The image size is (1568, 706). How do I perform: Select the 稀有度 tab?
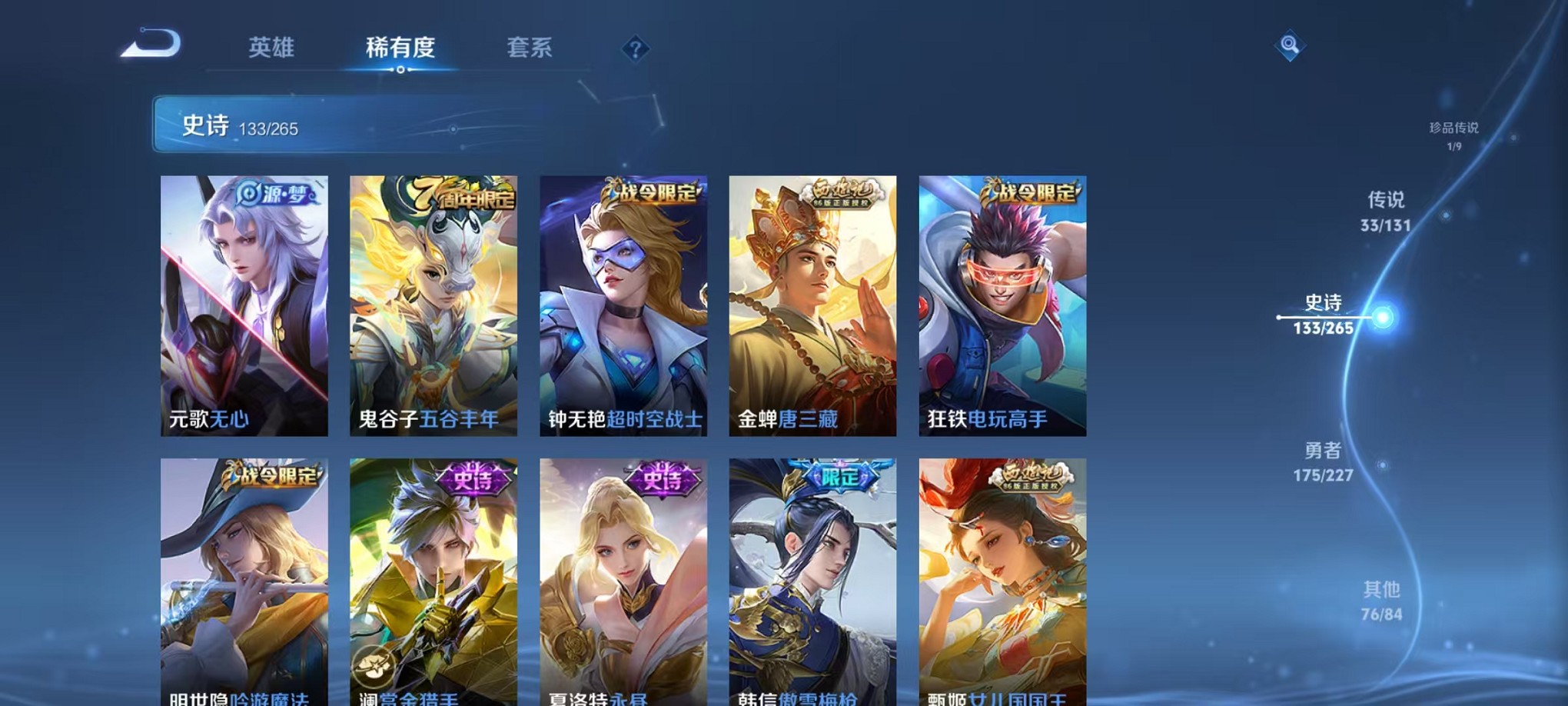coord(401,48)
